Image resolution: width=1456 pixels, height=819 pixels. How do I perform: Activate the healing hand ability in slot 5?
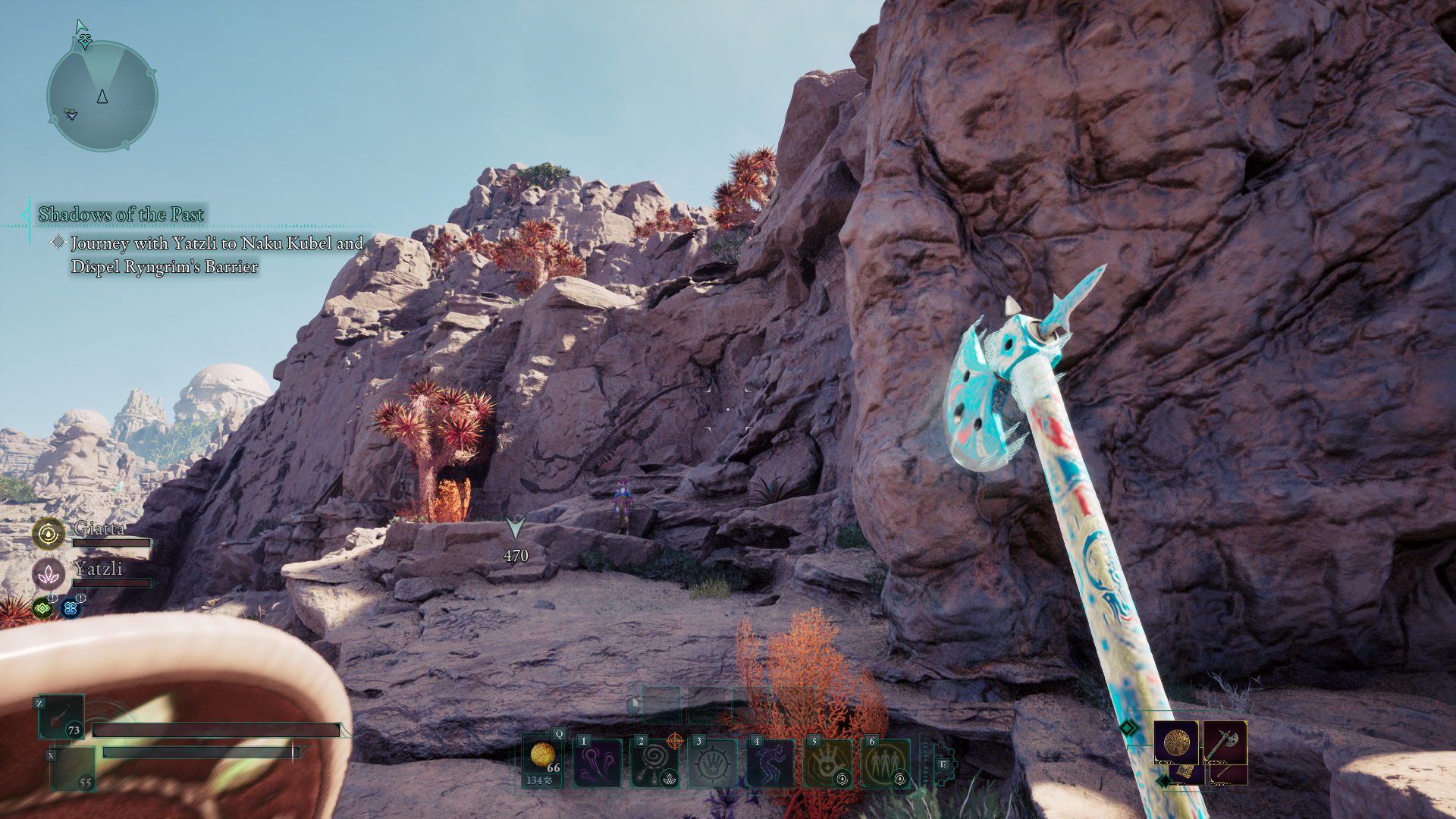[828, 763]
